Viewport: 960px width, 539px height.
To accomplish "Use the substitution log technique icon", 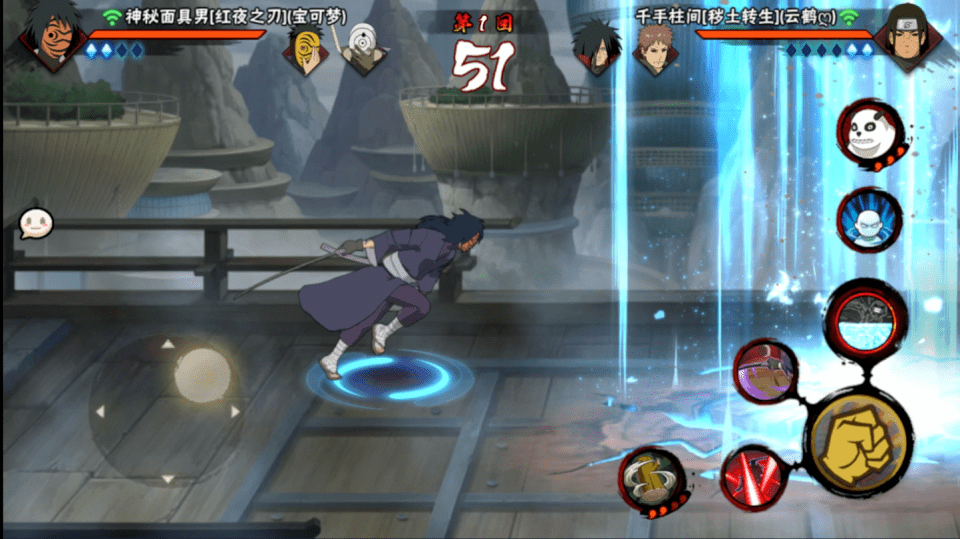I will [650, 480].
